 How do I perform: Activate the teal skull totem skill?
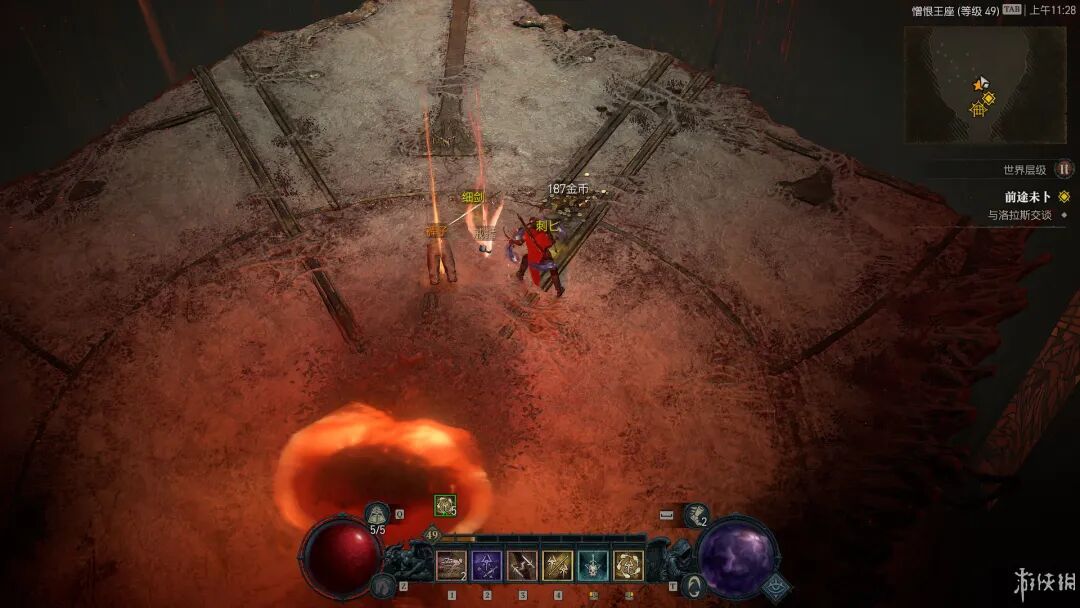point(593,566)
